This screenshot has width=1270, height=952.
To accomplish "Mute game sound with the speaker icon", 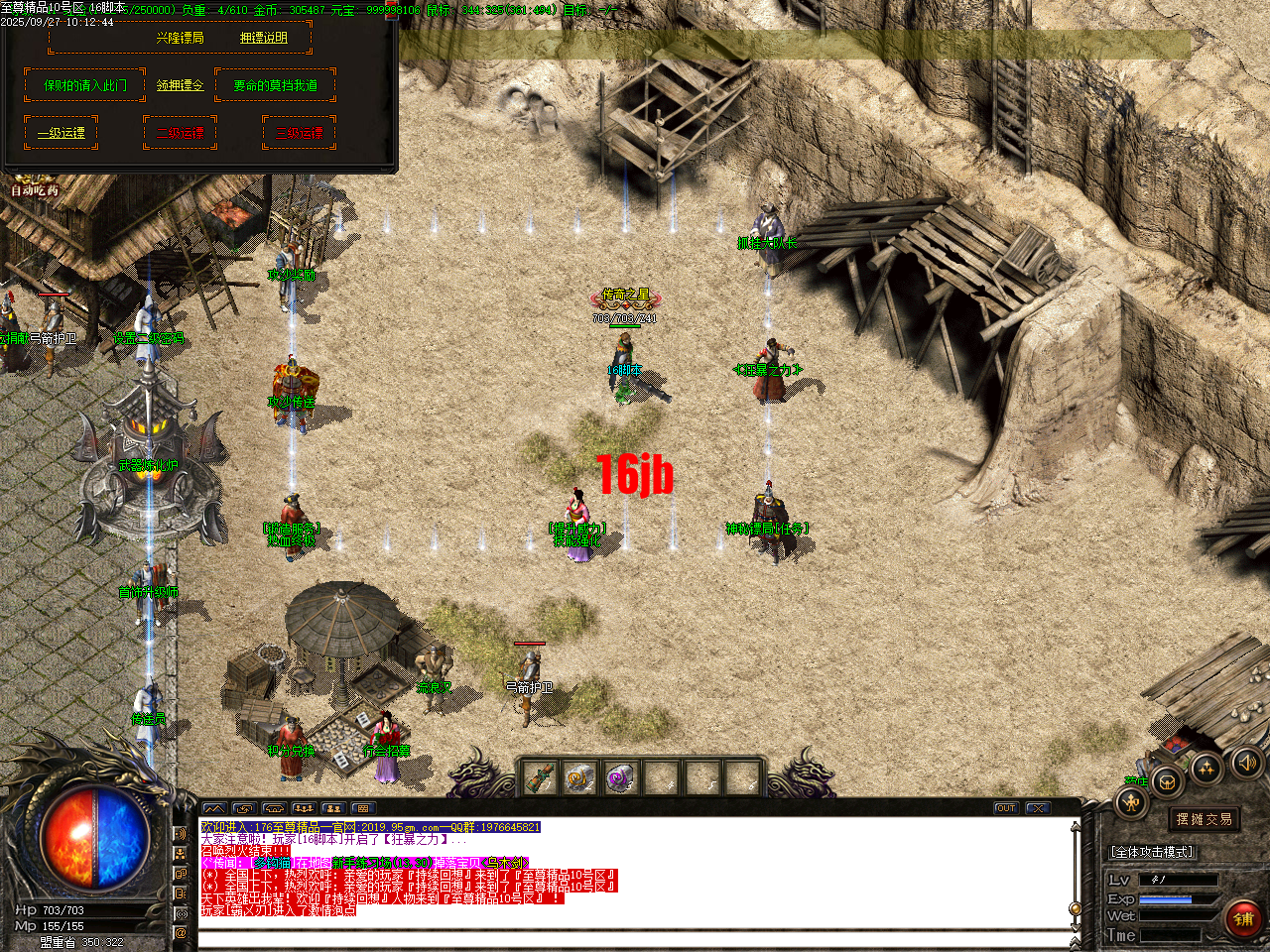I will [1246, 764].
